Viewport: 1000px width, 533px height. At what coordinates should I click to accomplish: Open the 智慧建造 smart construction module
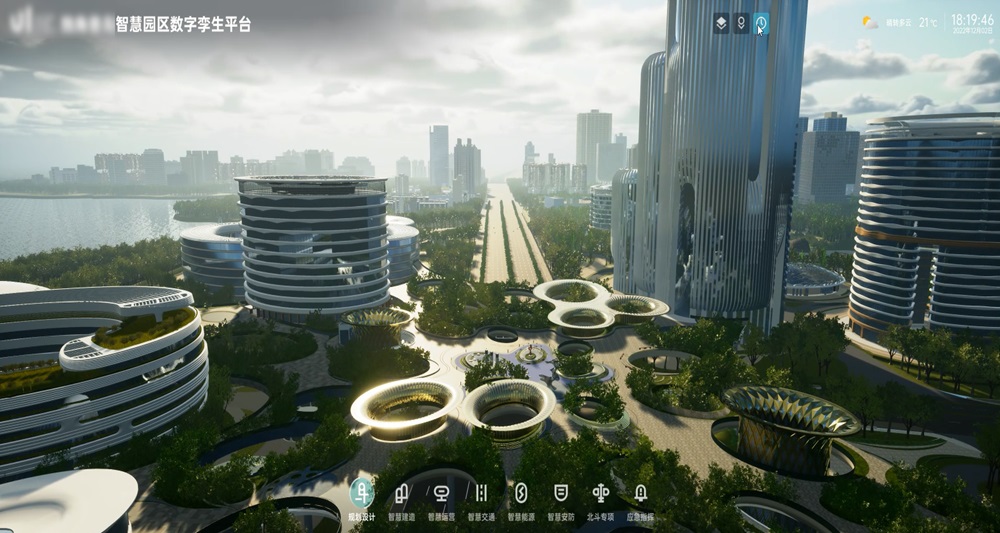point(401,494)
